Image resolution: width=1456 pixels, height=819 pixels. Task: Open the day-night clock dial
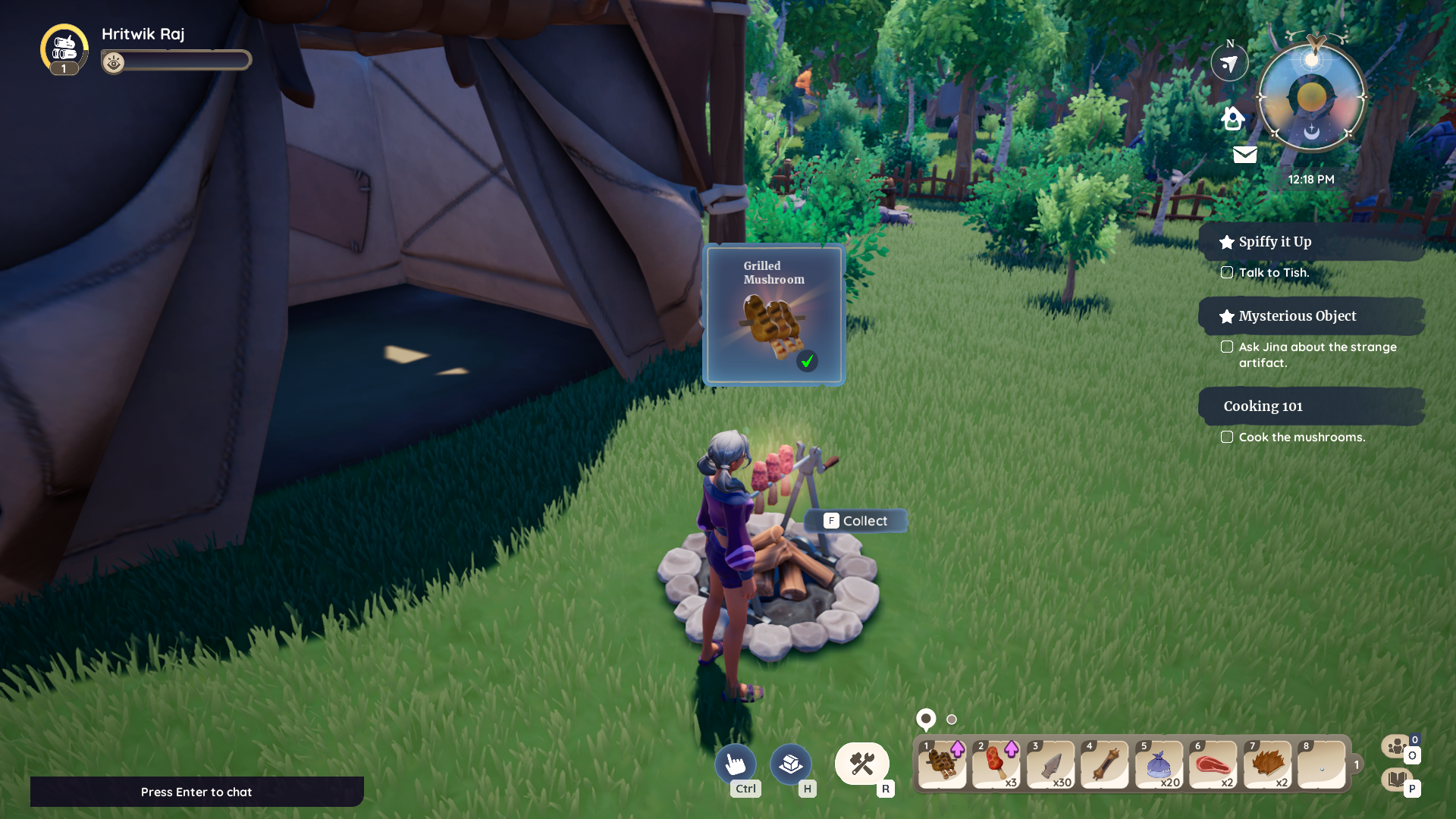click(x=1312, y=99)
